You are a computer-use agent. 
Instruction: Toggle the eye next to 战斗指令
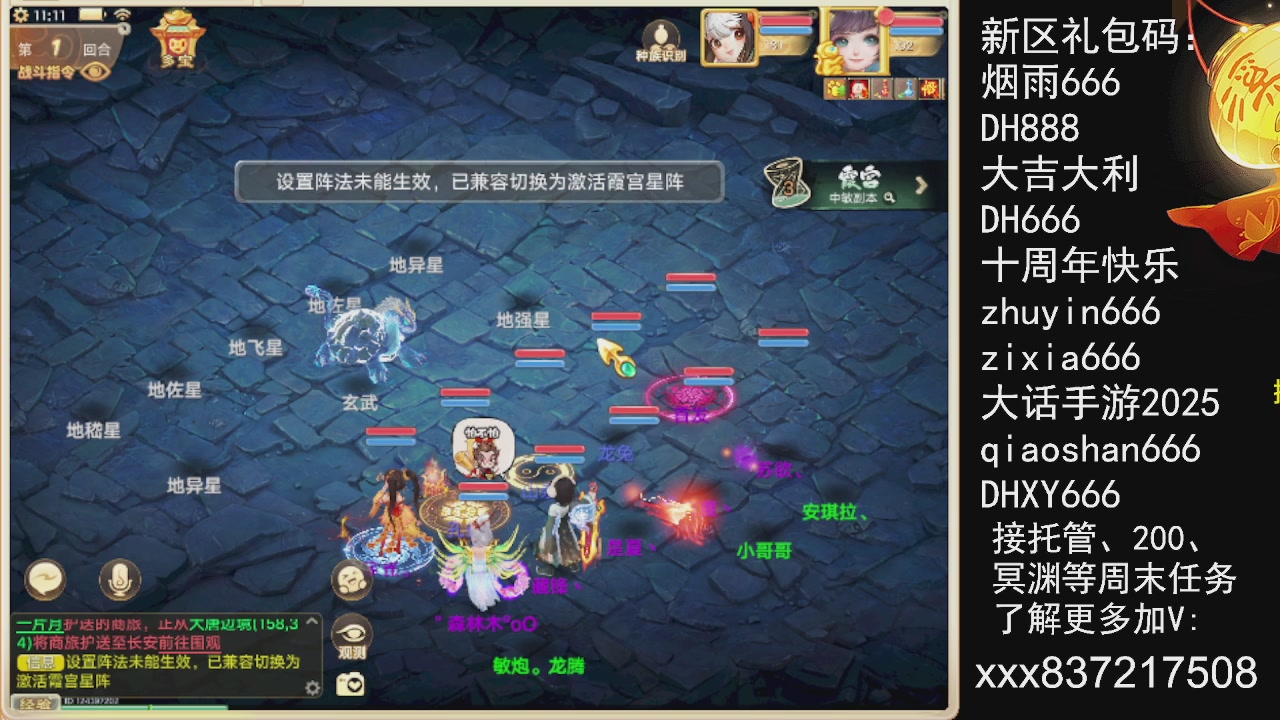click(x=95, y=72)
